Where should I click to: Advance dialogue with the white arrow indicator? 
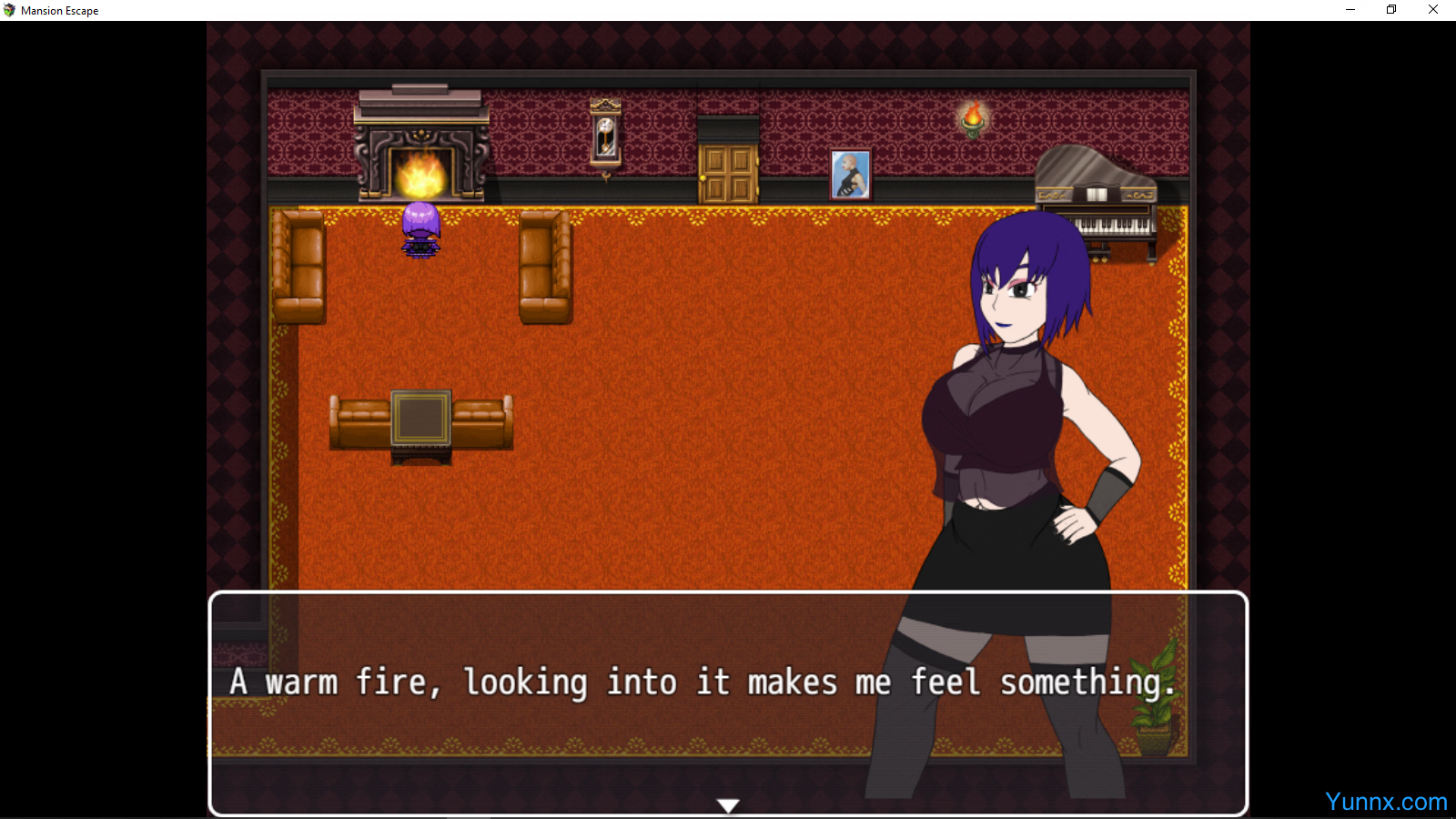[728, 805]
